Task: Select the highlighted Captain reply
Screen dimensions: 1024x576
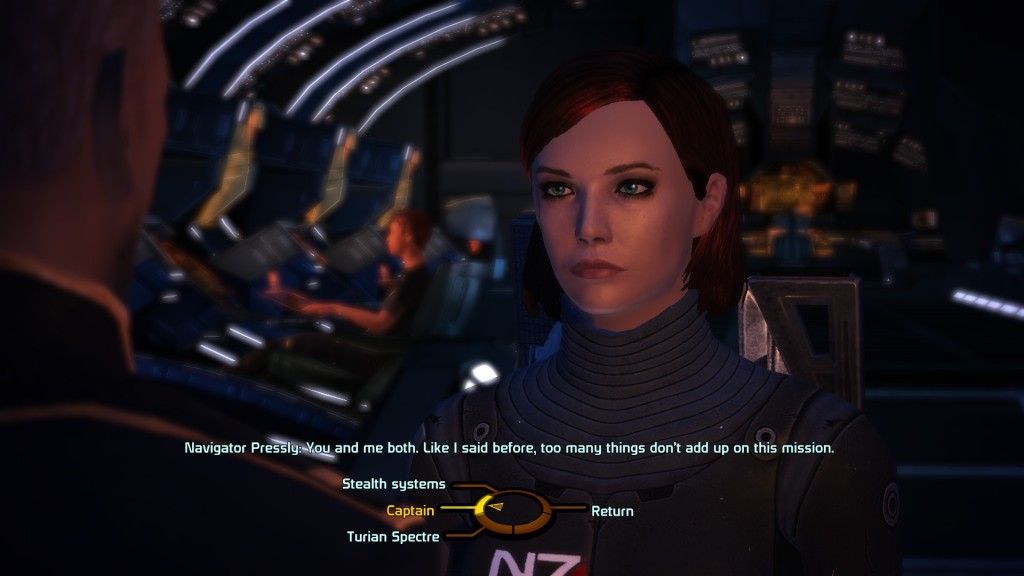Action: [x=410, y=511]
